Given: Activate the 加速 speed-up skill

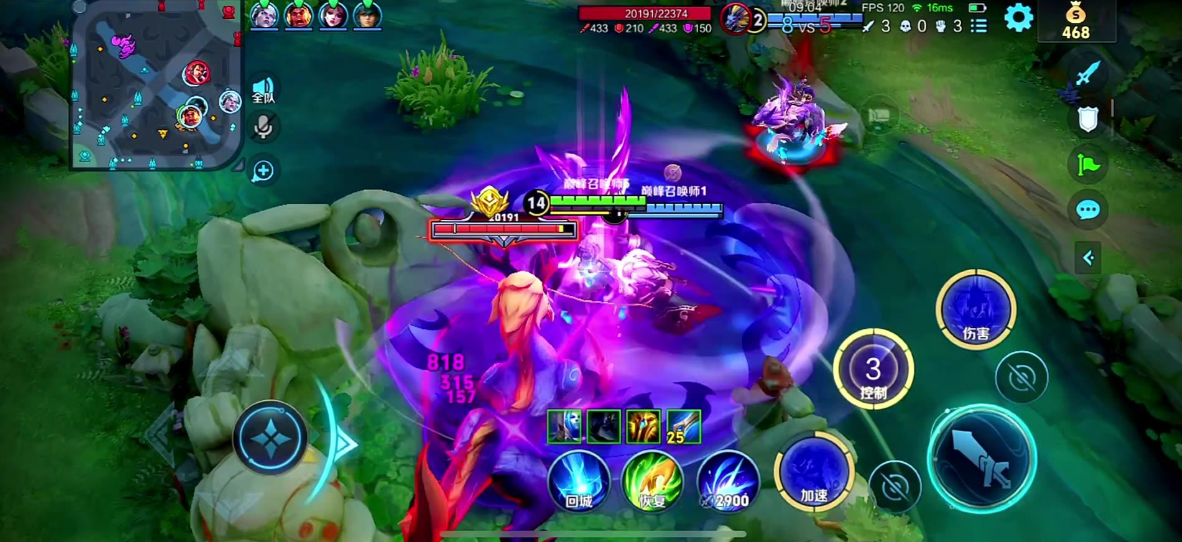Looking at the screenshot, I should click(x=813, y=472).
